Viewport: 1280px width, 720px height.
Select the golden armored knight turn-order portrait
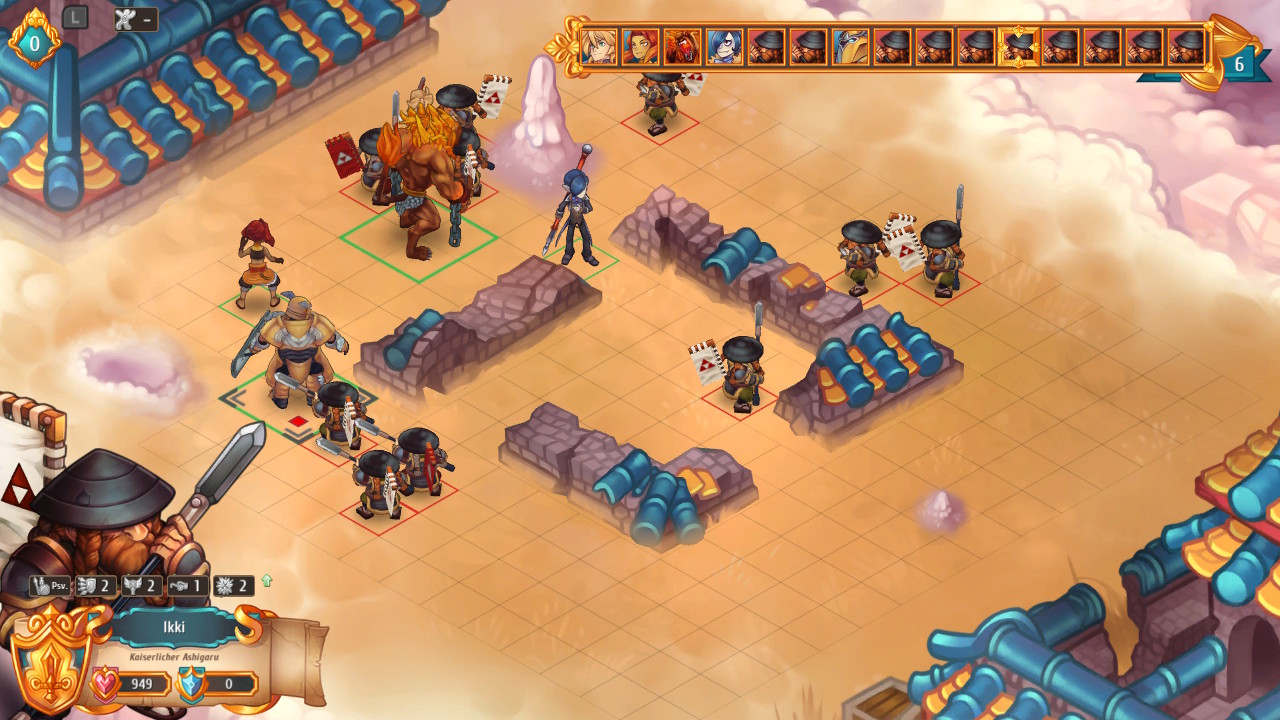click(851, 47)
